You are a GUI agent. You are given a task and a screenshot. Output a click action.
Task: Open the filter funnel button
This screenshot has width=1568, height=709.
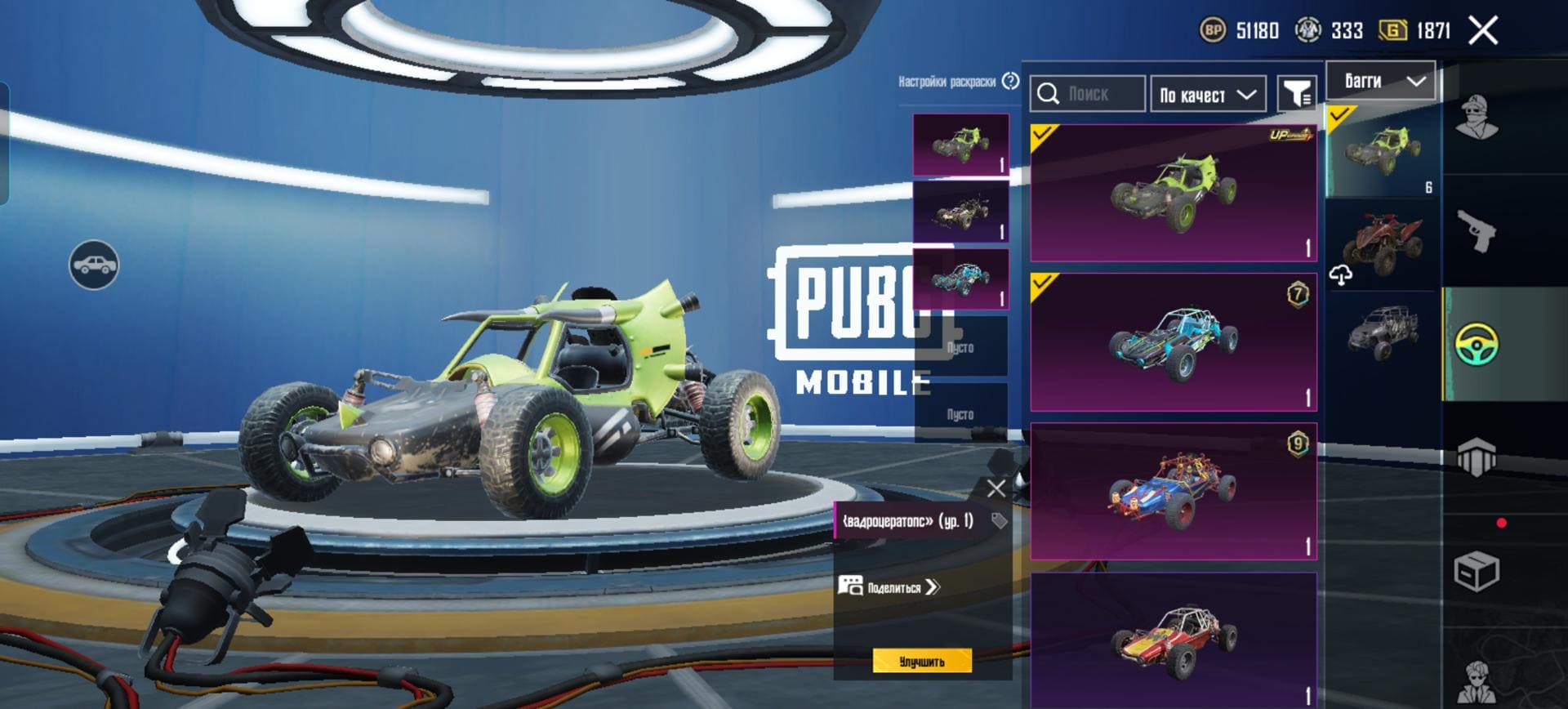pos(1296,94)
